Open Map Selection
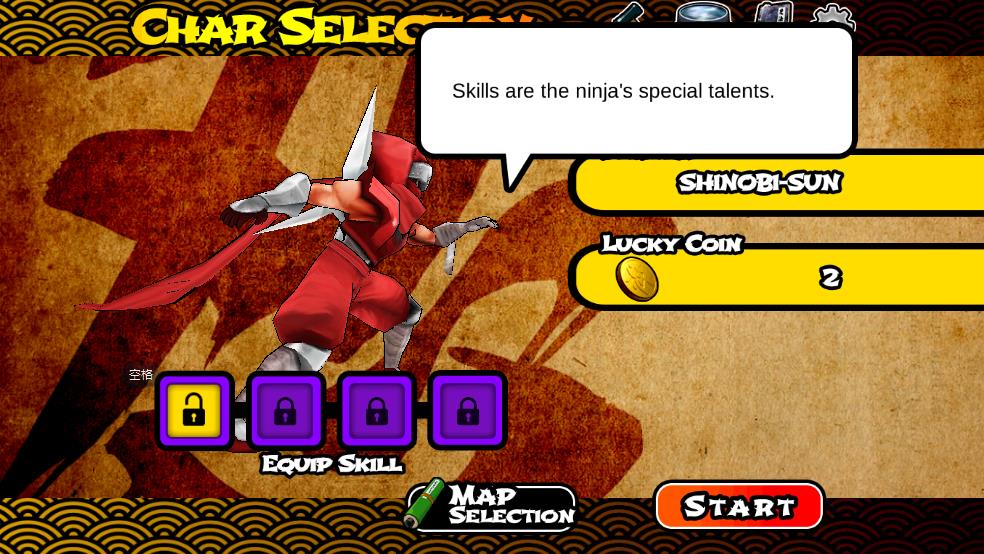The width and height of the screenshot is (984, 554). point(491,506)
